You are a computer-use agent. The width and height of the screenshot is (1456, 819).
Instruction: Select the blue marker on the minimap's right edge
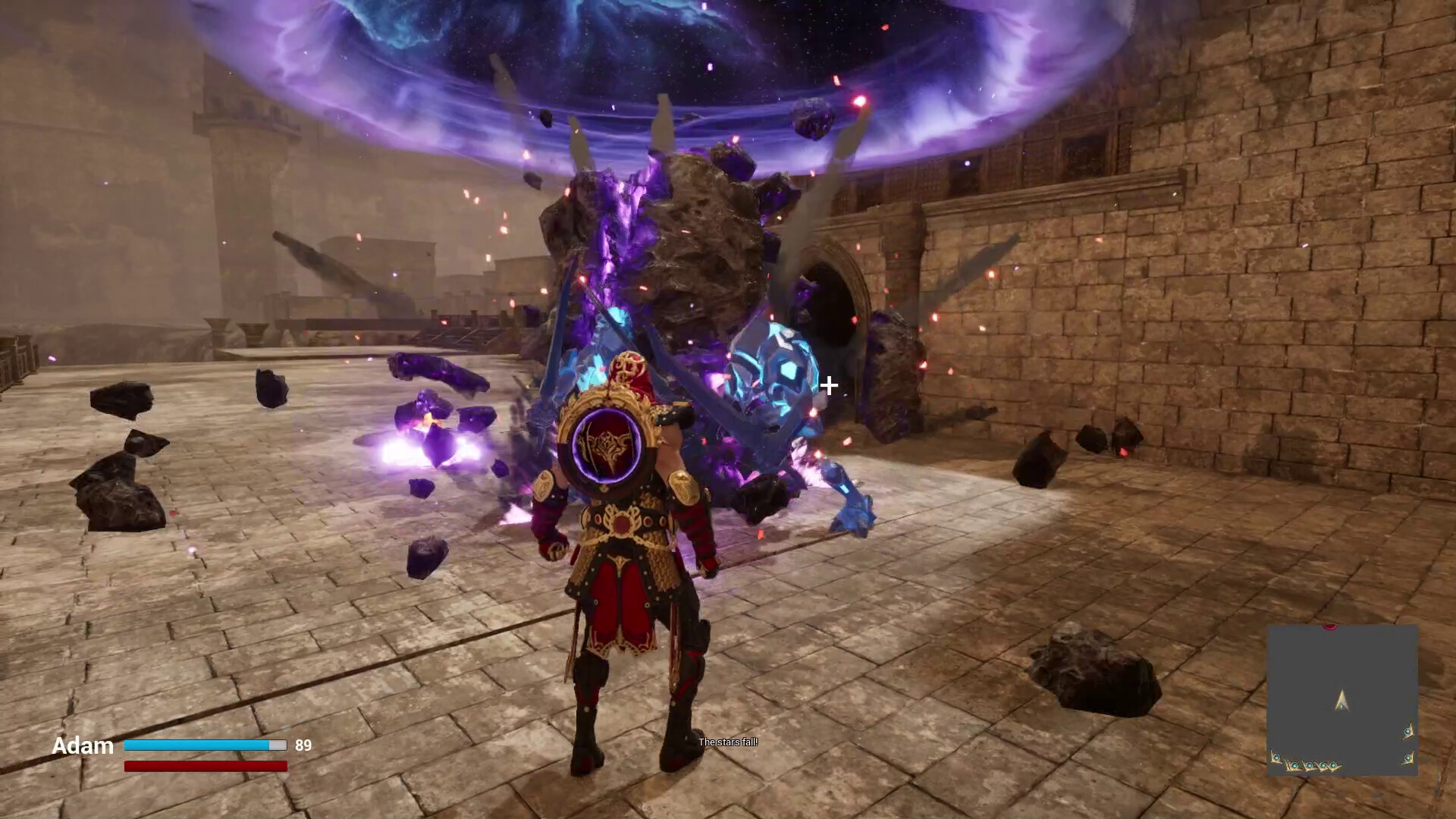click(1407, 731)
